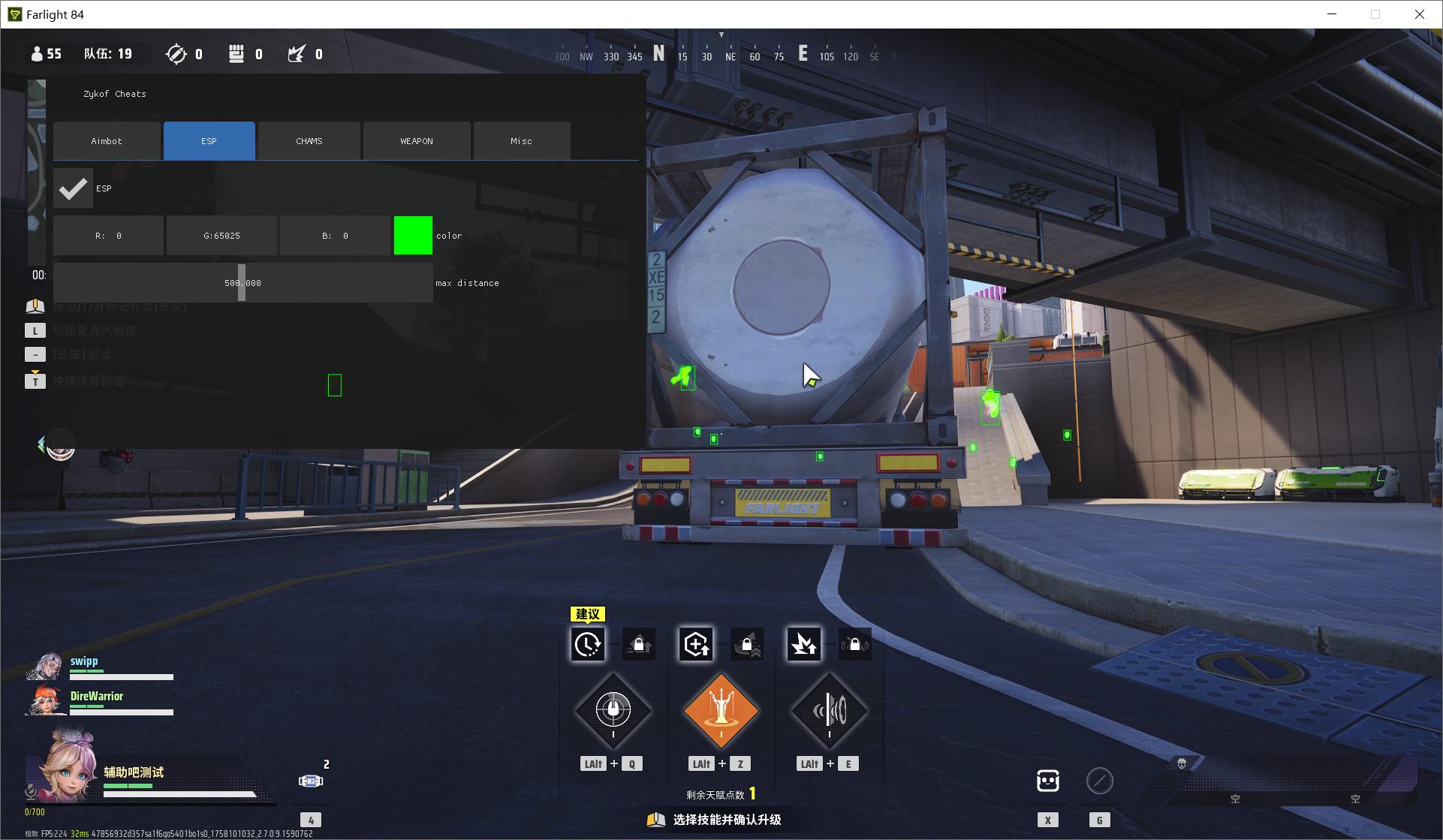Click the max distance slider
The height and width of the screenshot is (840, 1443).
click(243, 283)
